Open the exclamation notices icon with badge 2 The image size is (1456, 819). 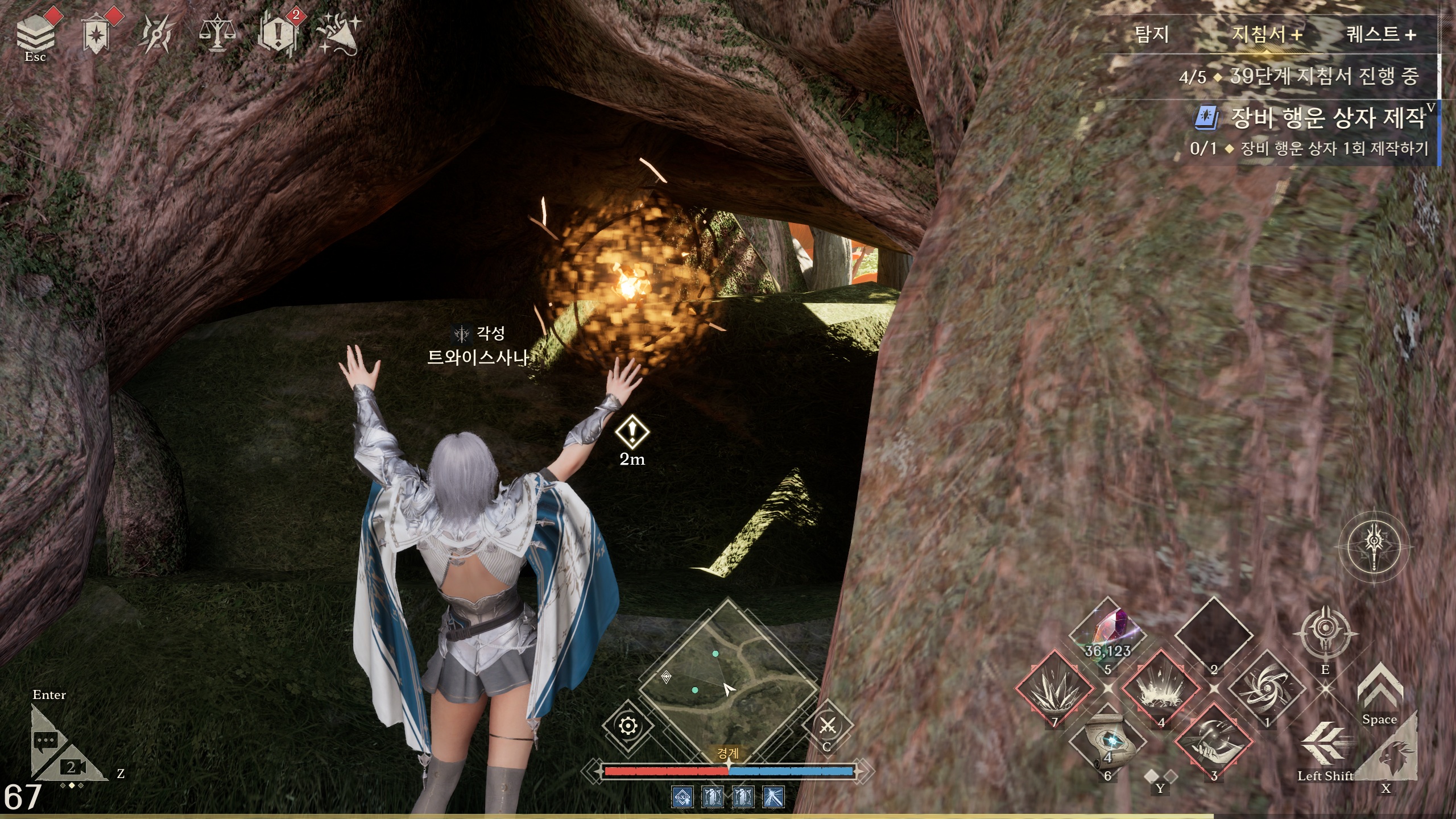[x=278, y=34]
